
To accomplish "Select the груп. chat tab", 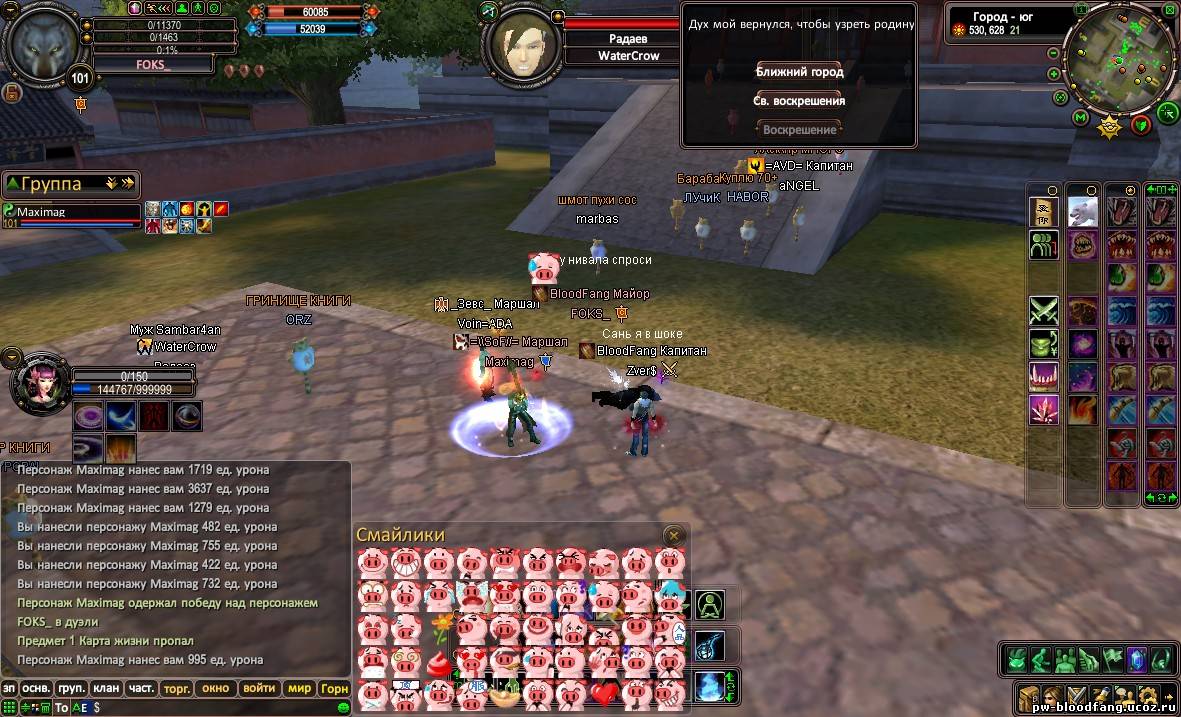I will [x=71, y=688].
